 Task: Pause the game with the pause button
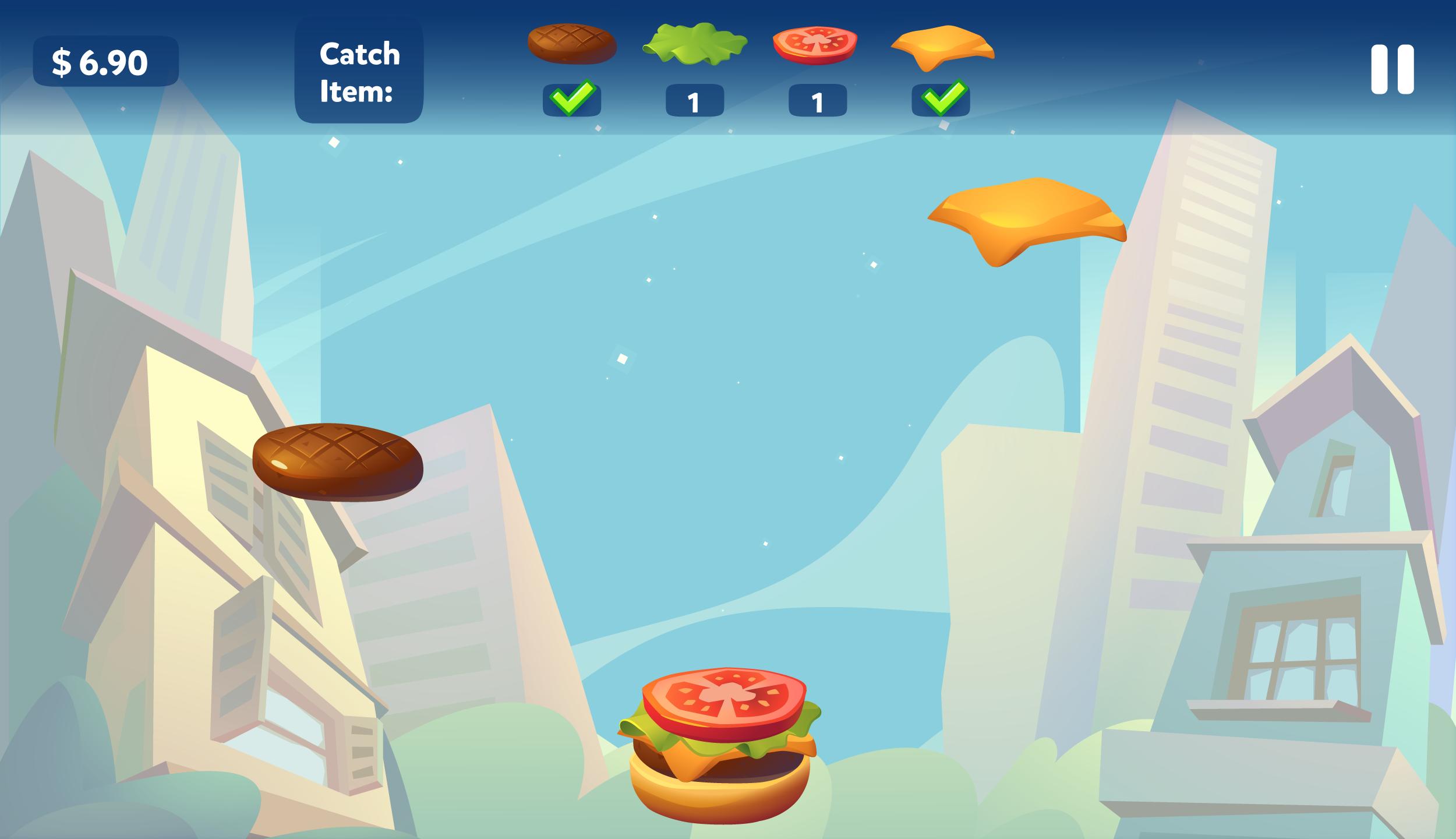[1394, 70]
